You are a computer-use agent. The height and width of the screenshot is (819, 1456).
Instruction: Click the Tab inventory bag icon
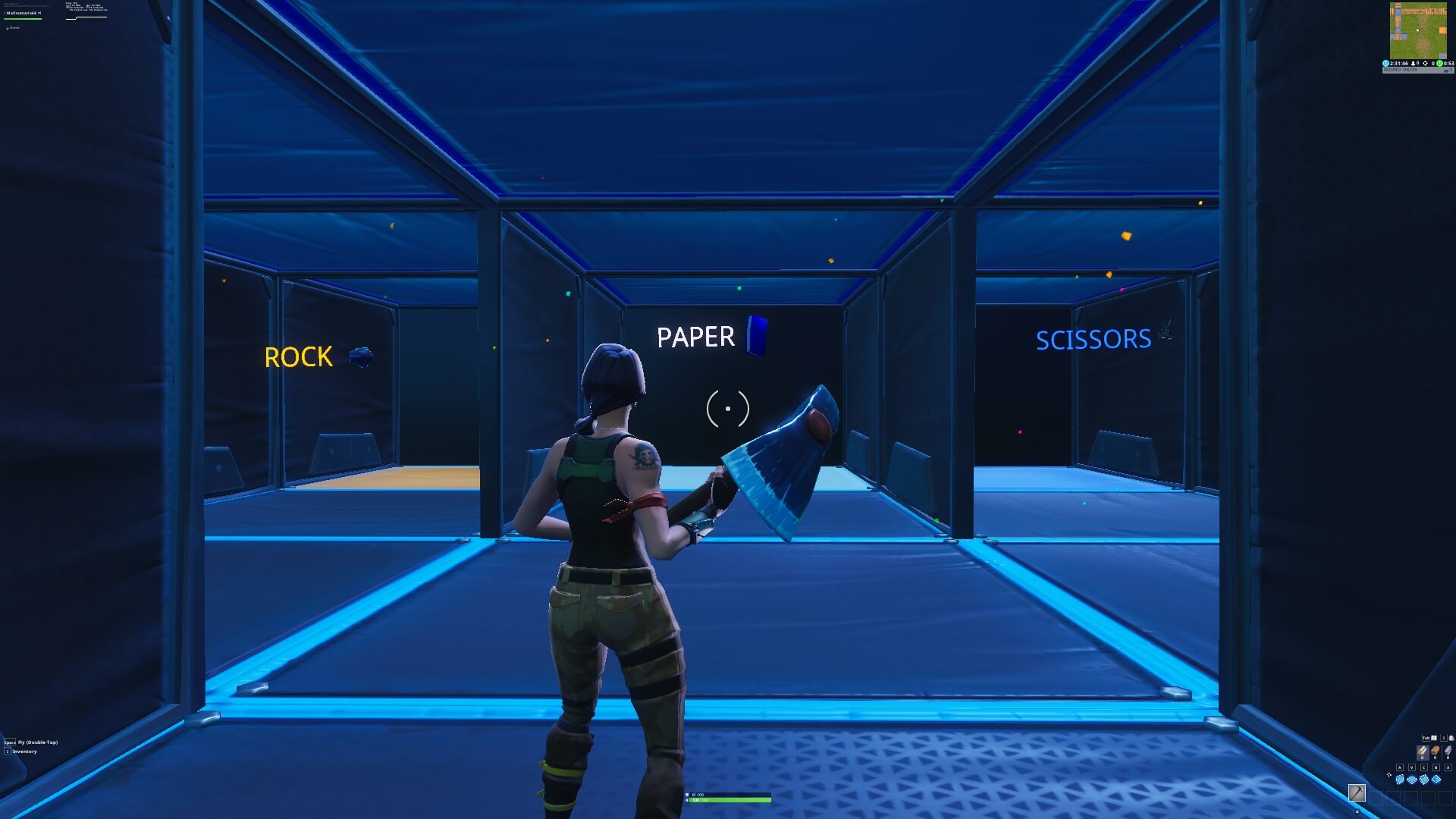pos(1434,738)
